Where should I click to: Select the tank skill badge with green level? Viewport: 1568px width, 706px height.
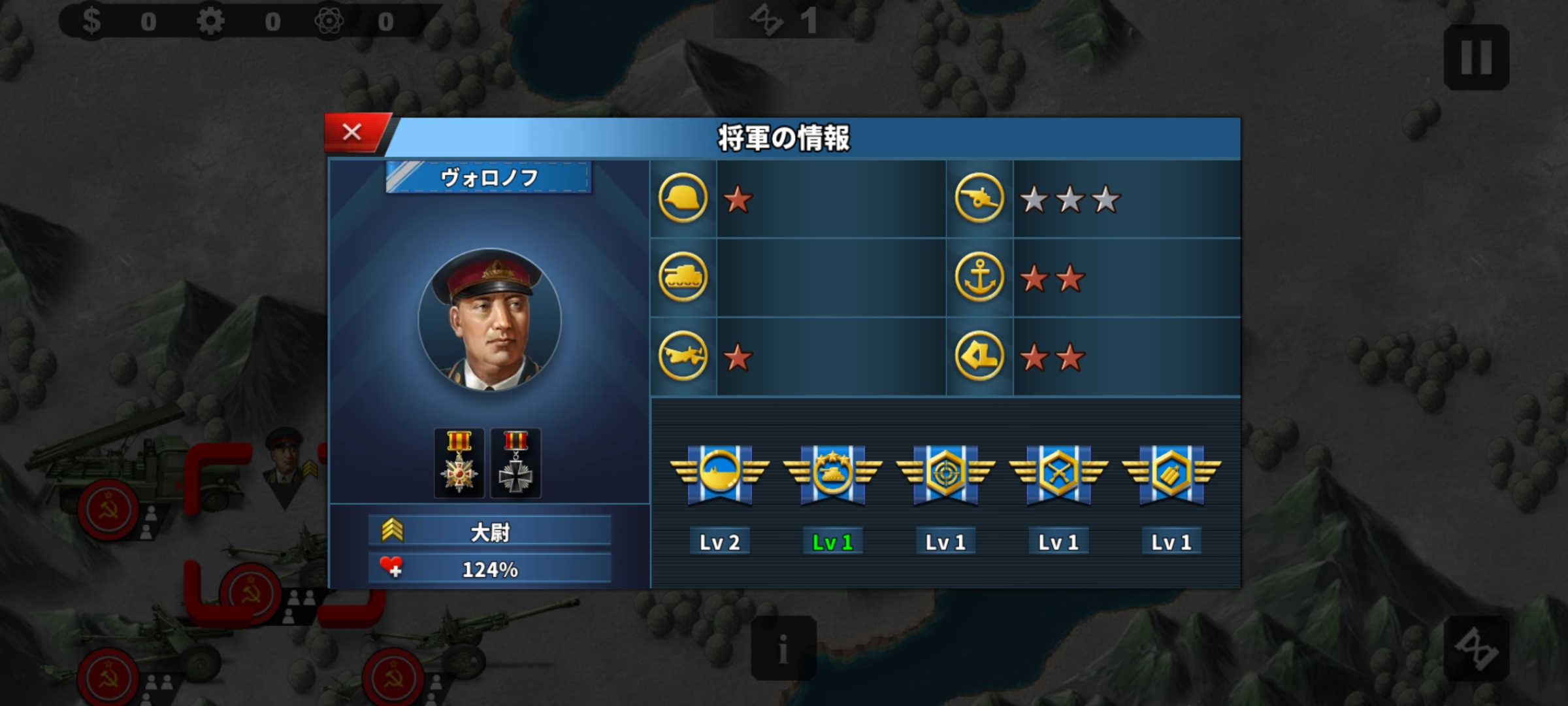832,474
